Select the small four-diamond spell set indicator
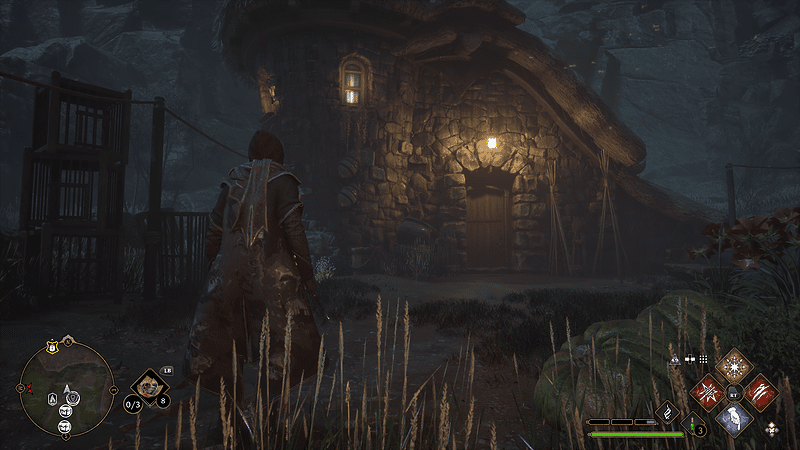This screenshot has width=800, height=450. click(773, 430)
